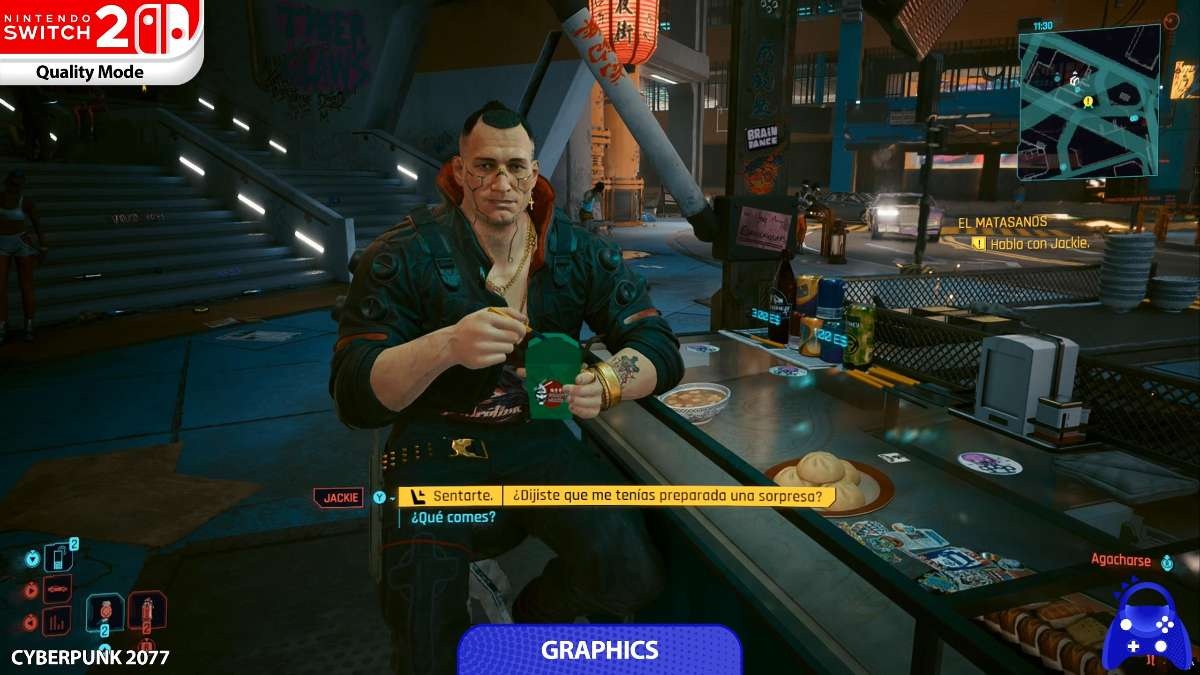Select the "¿Qué comes?" dialogue reply

[452, 517]
